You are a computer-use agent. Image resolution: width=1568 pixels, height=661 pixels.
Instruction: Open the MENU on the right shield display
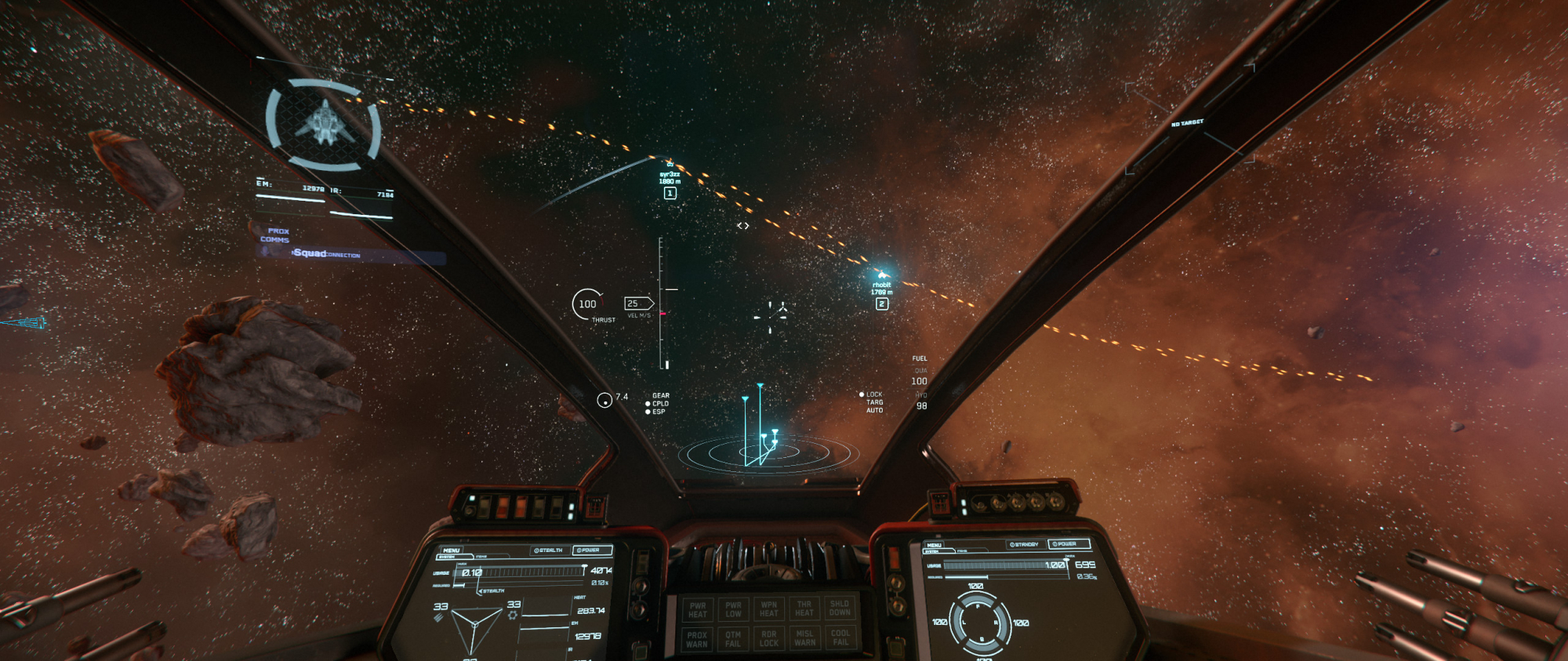pos(934,545)
